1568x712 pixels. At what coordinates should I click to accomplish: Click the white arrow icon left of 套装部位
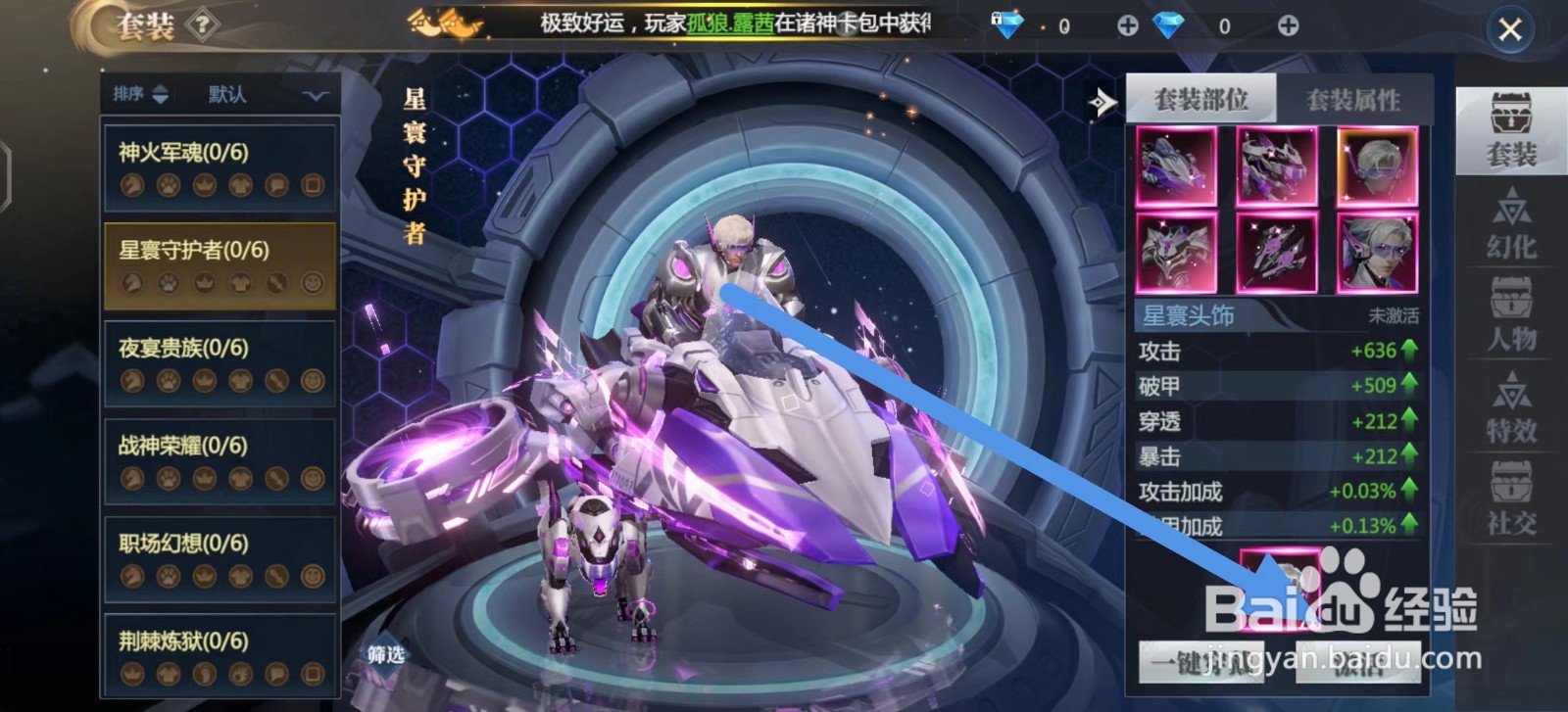[1101, 100]
